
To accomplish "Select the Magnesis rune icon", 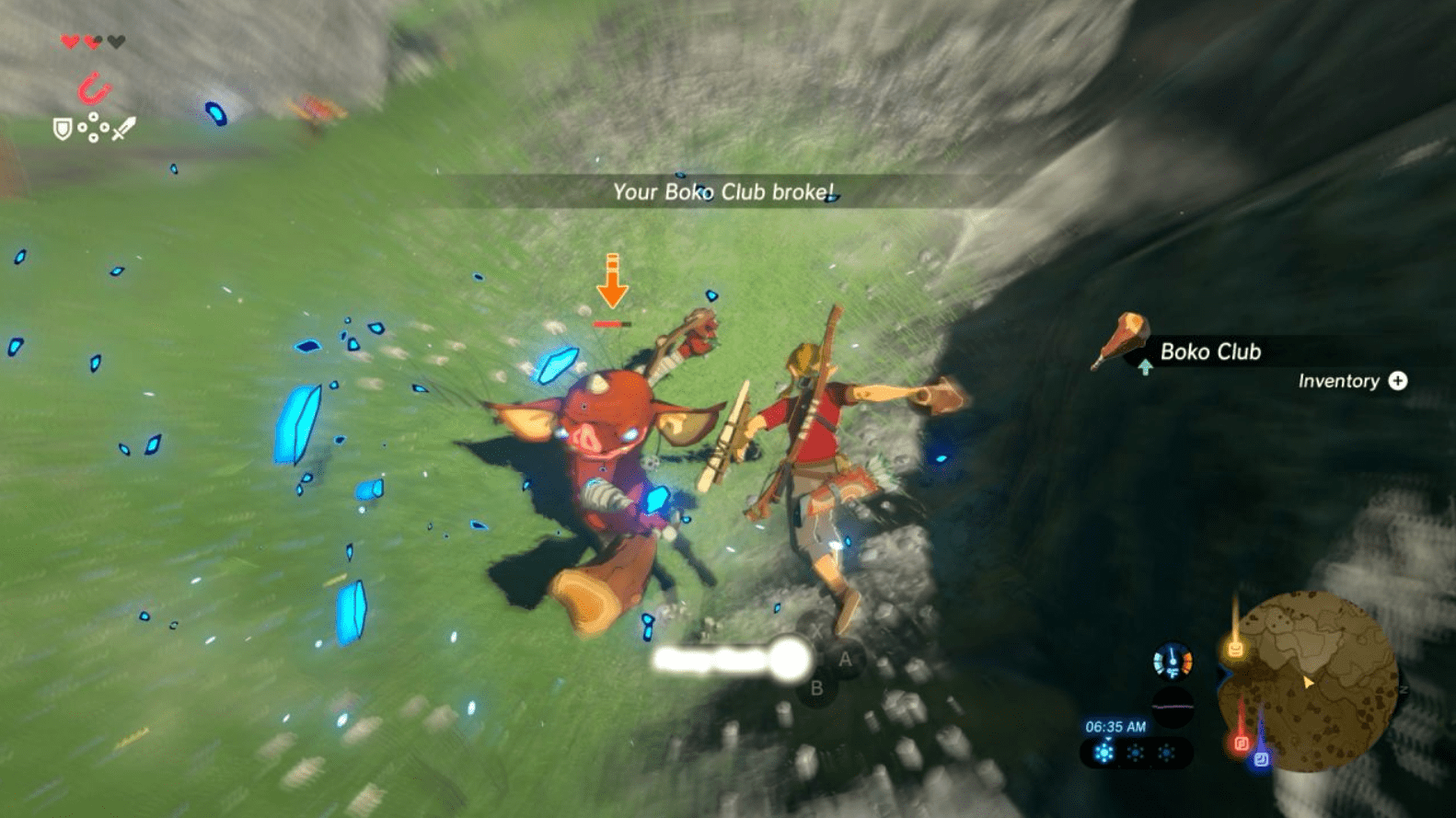I will coord(94,88).
